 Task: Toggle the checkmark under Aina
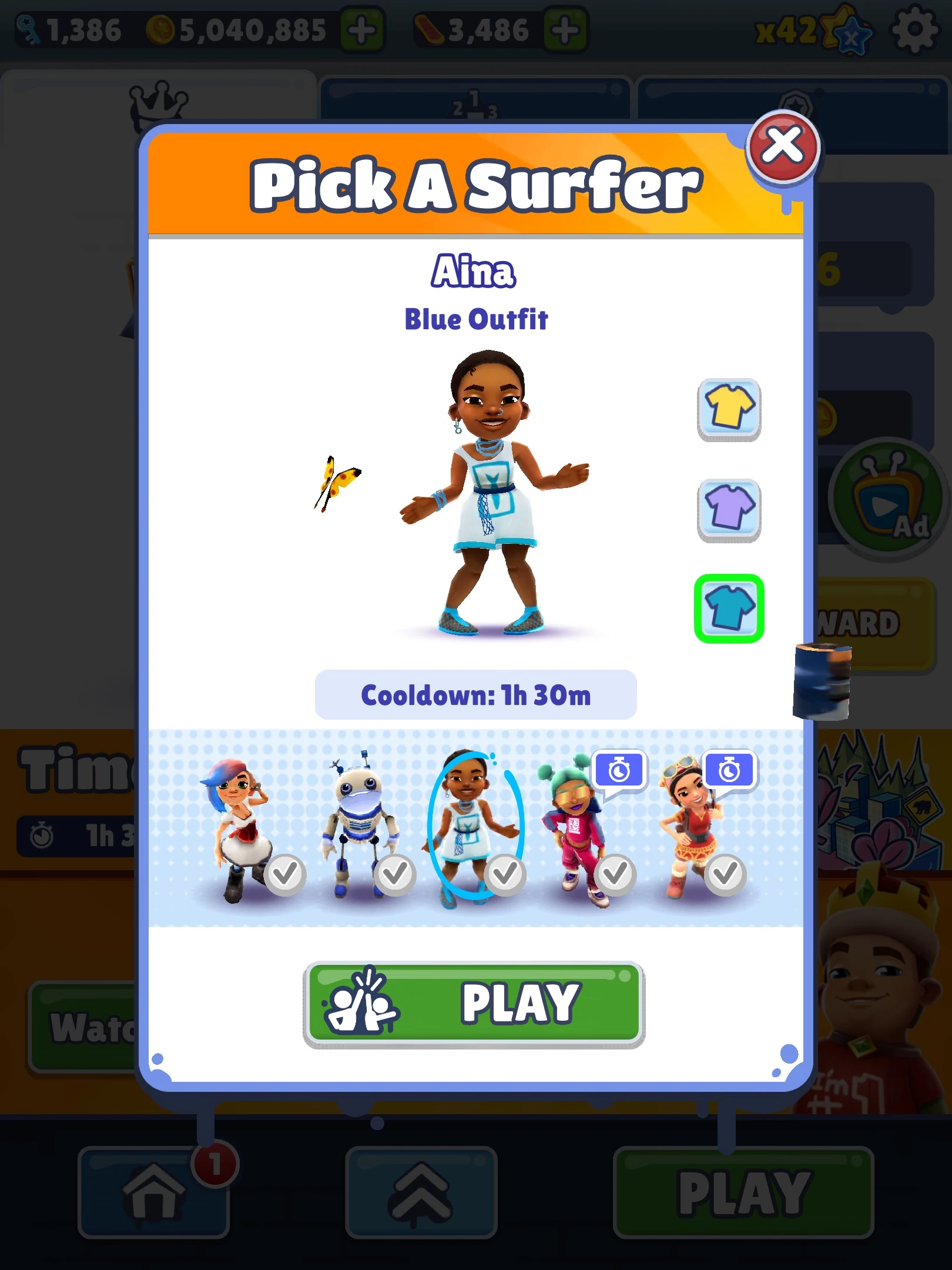click(507, 875)
